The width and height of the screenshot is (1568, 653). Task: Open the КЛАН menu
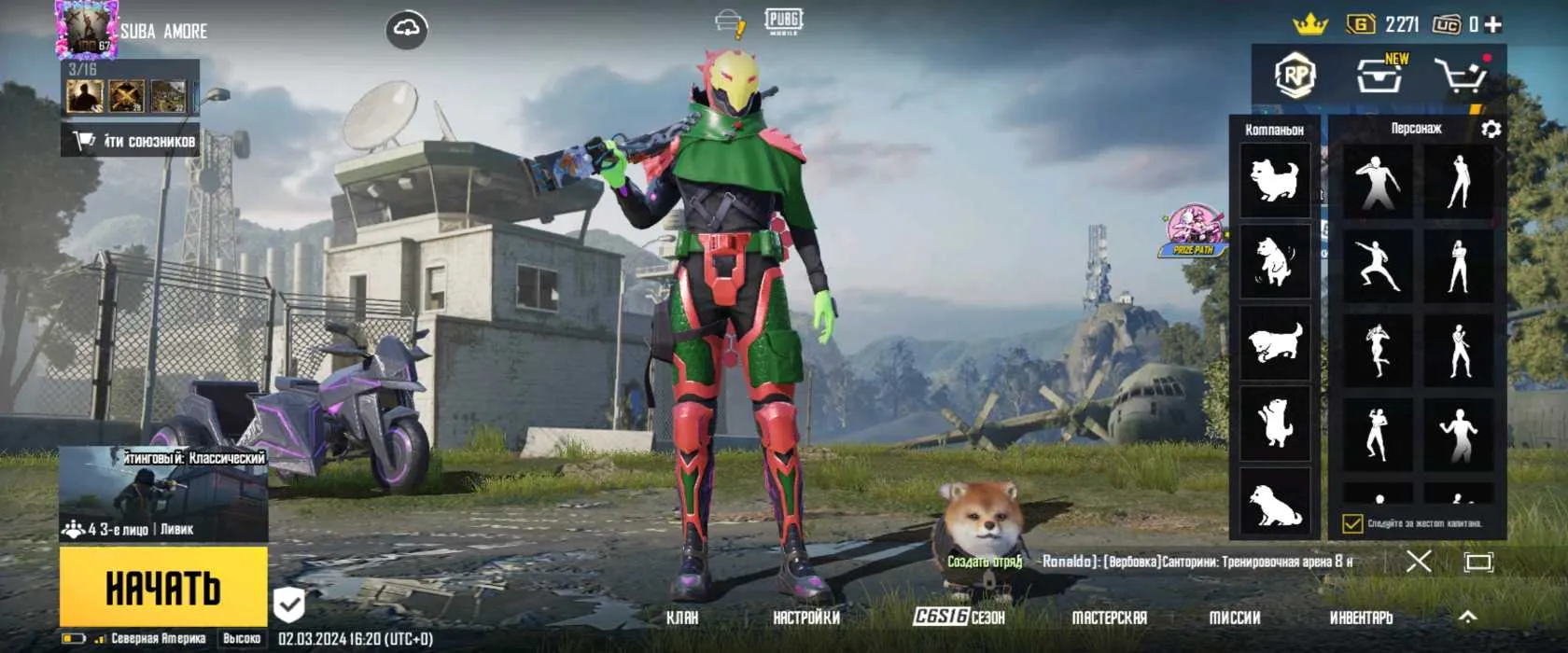click(x=682, y=618)
